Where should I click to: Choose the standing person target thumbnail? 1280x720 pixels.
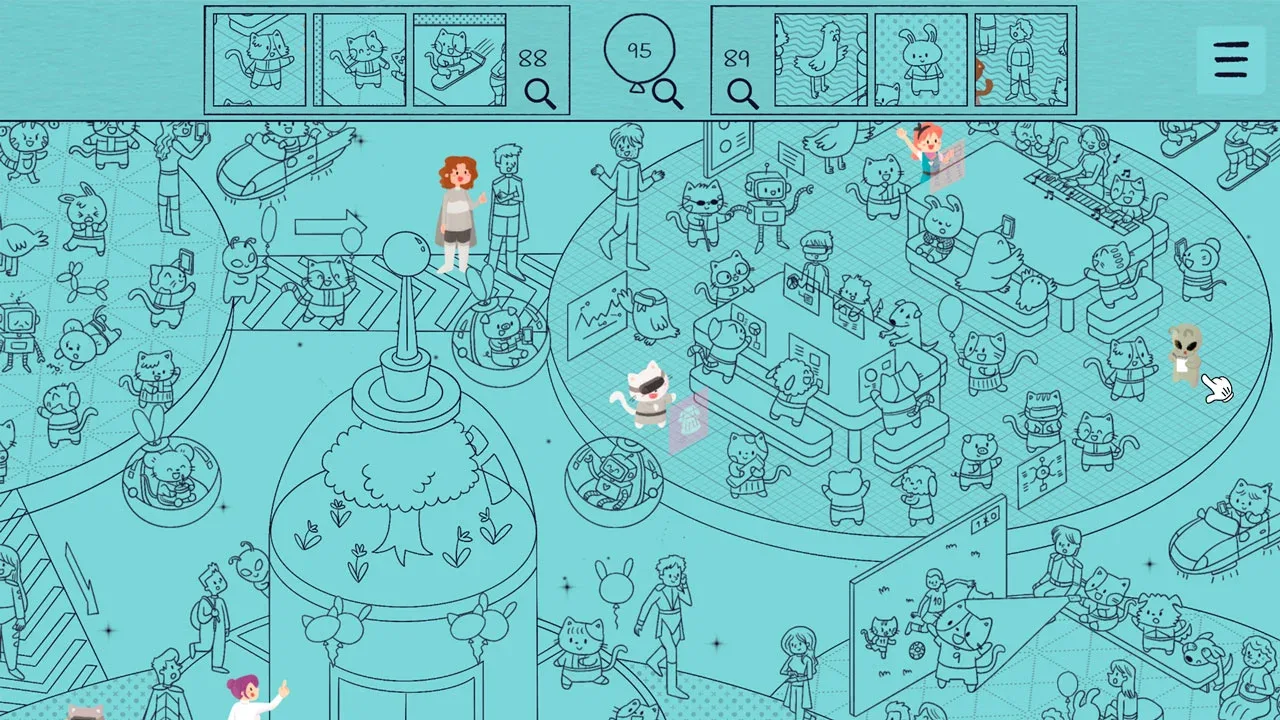click(1020, 60)
